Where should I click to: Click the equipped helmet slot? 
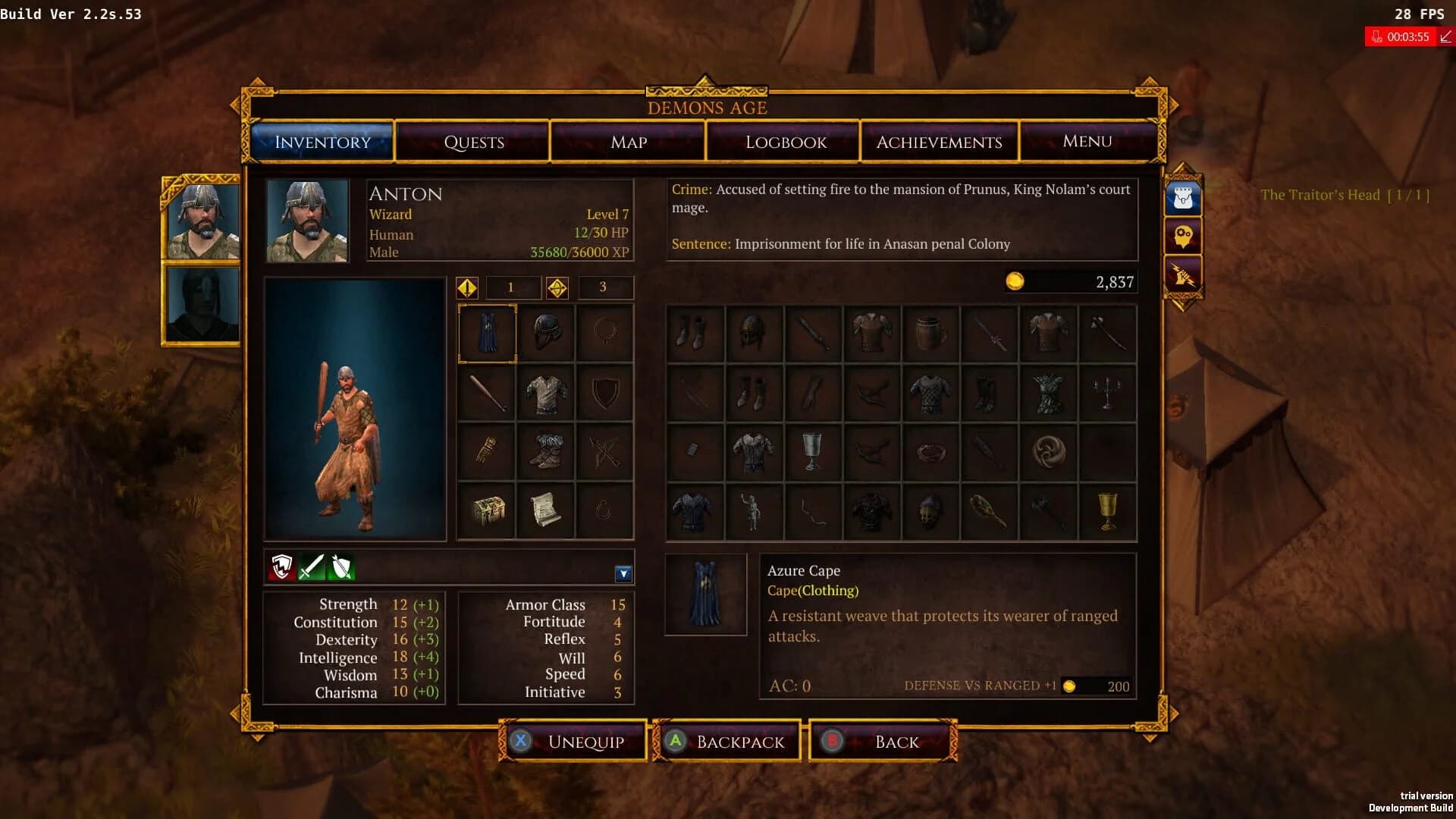545,334
